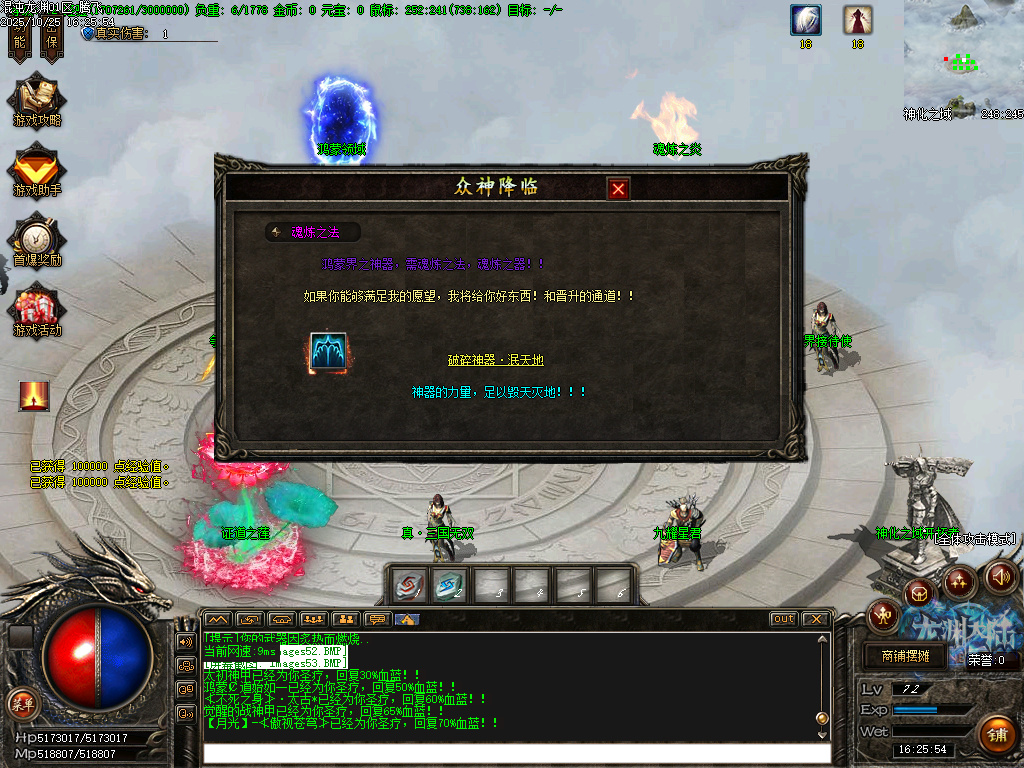The width and height of the screenshot is (1024, 768).
Task: Open the 游戏助手 assistant icon
Action: pyautogui.click(x=37, y=170)
